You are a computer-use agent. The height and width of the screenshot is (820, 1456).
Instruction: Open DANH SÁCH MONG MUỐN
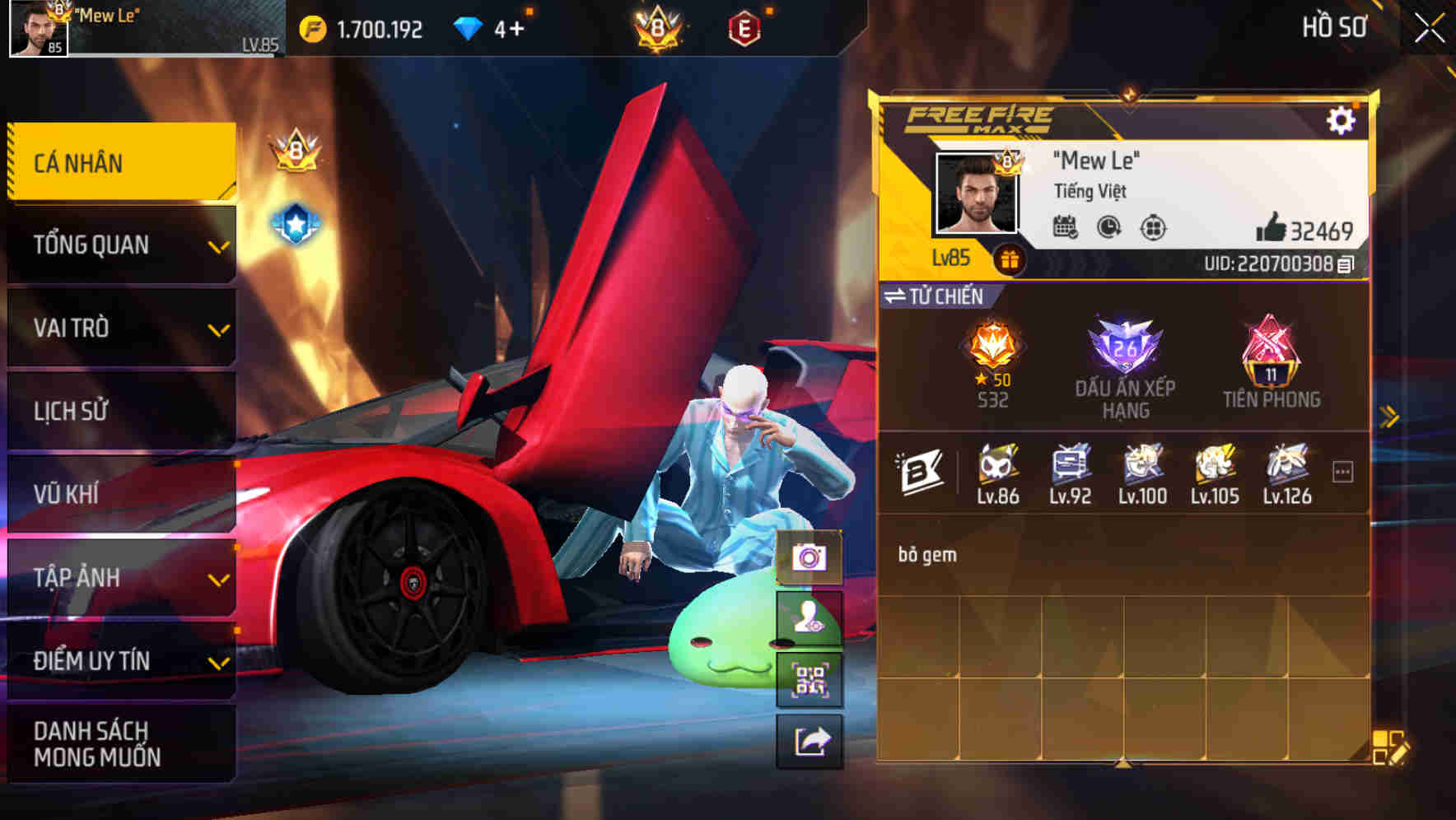[x=119, y=743]
